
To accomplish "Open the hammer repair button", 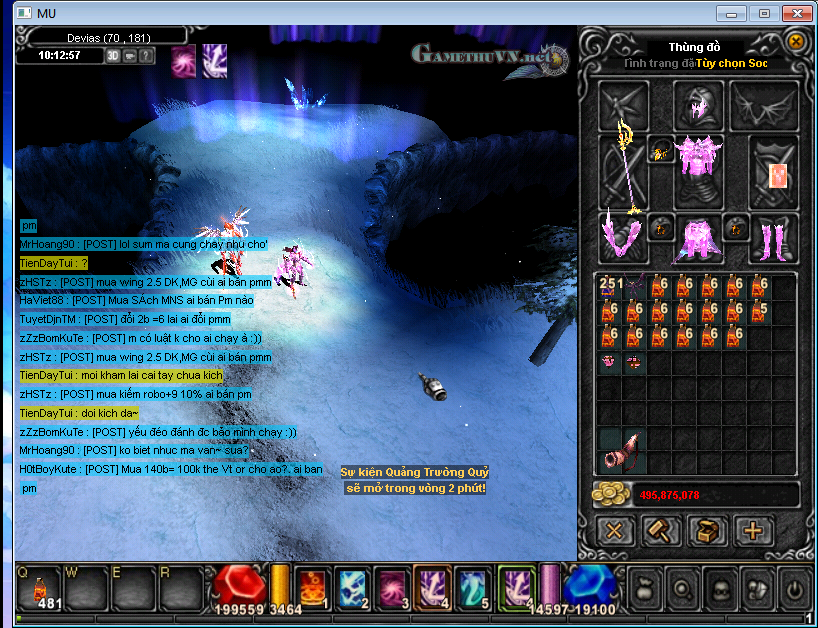I will [x=662, y=531].
